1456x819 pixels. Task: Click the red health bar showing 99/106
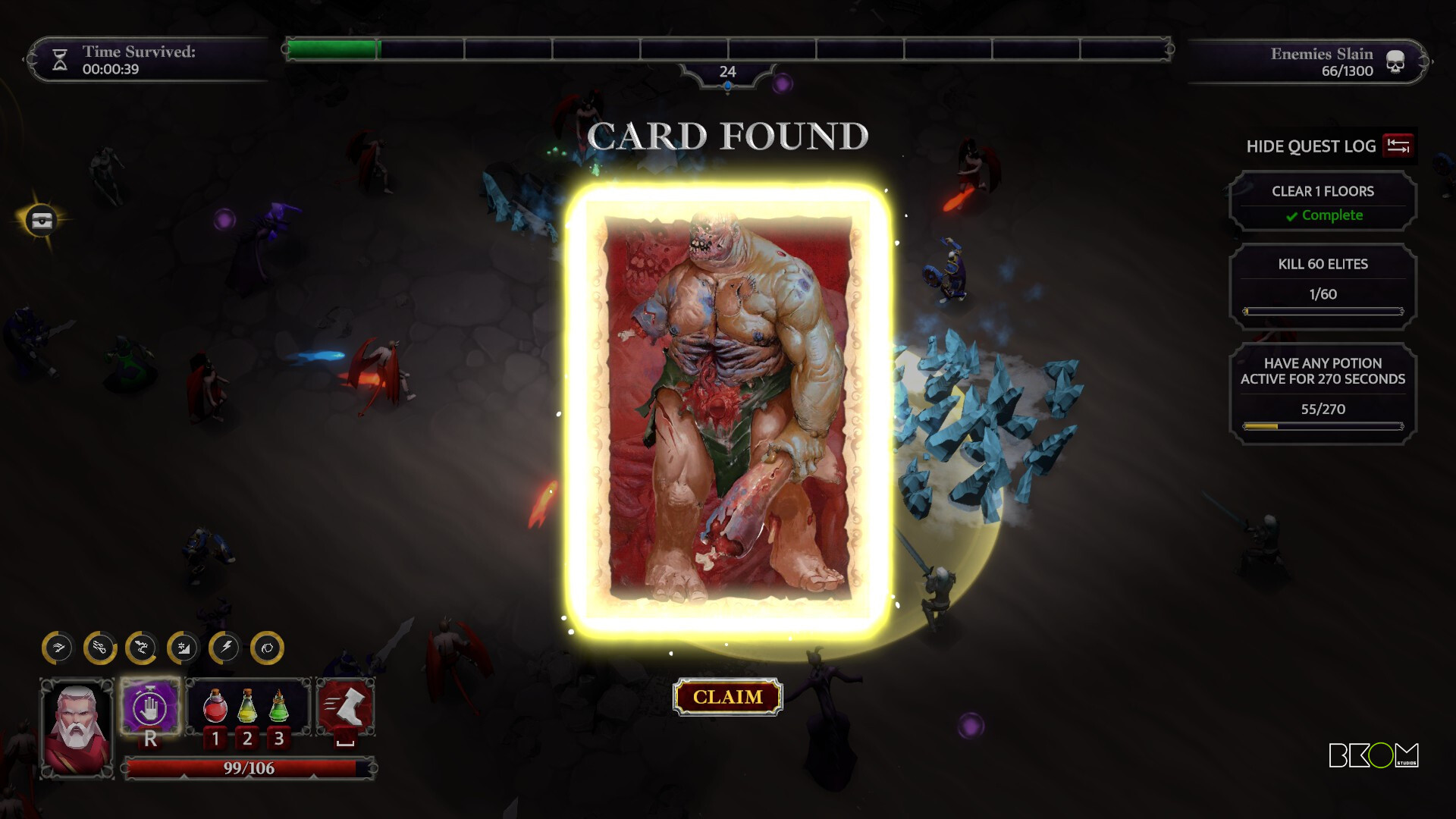pyautogui.click(x=245, y=768)
